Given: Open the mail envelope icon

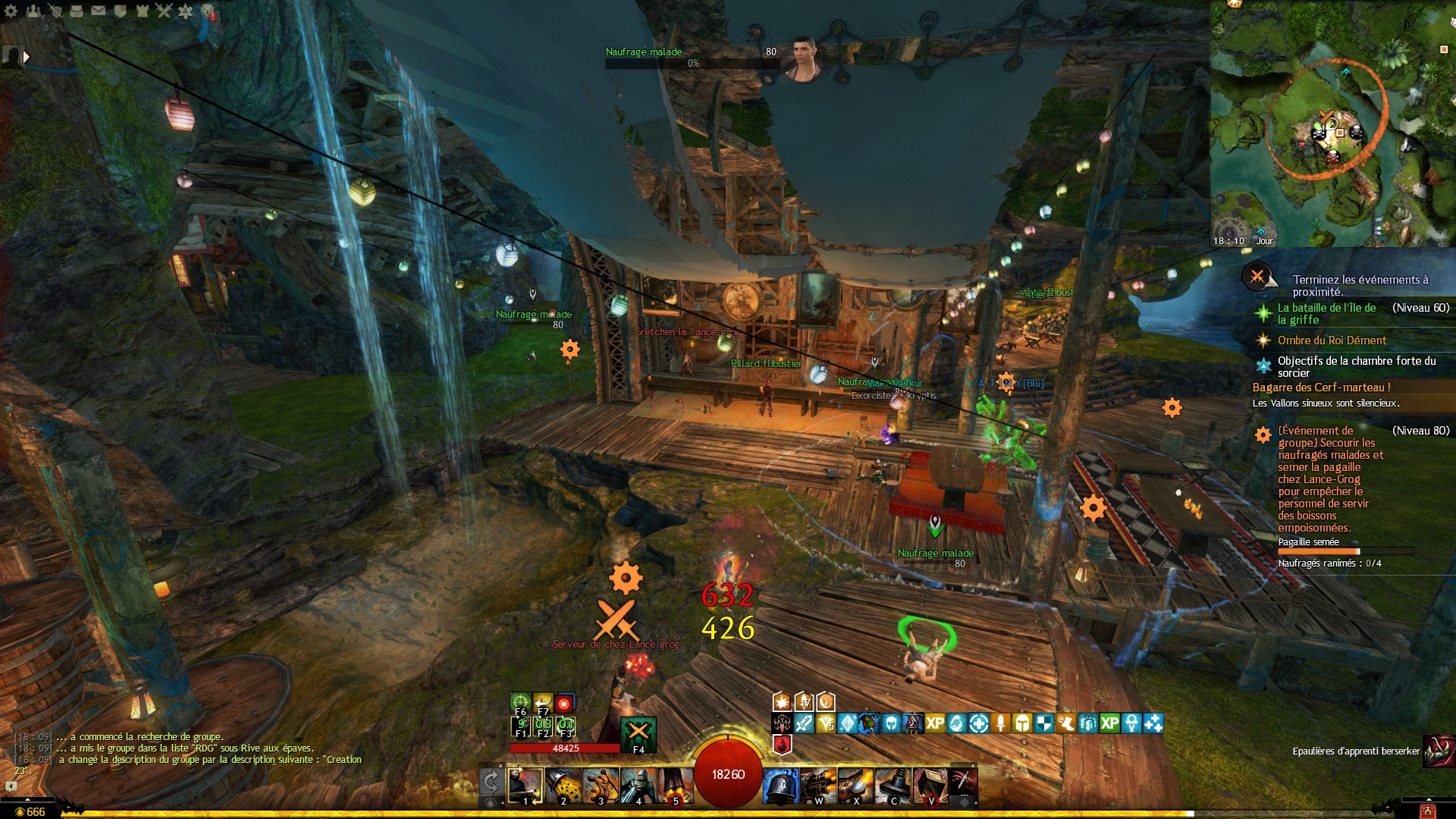Looking at the screenshot, I should (99, 11).
